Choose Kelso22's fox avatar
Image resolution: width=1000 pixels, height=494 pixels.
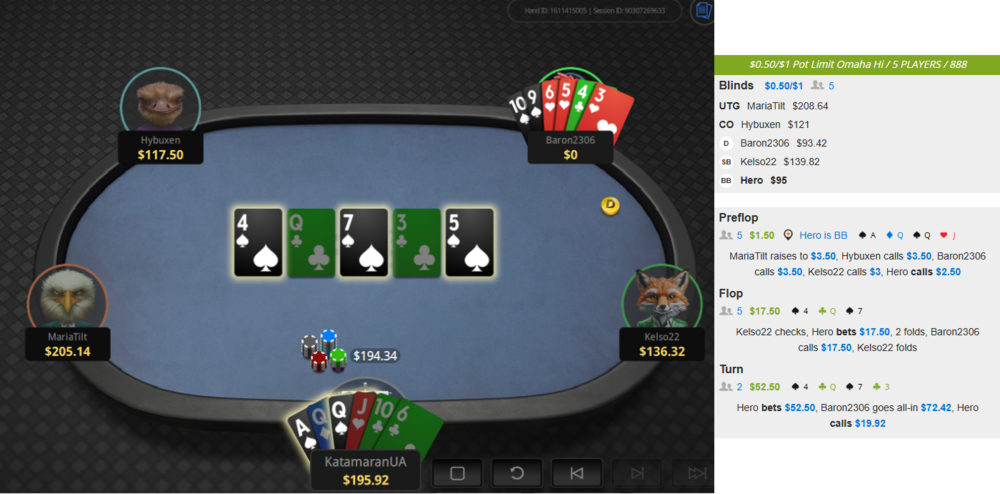[x=661, y=301]
